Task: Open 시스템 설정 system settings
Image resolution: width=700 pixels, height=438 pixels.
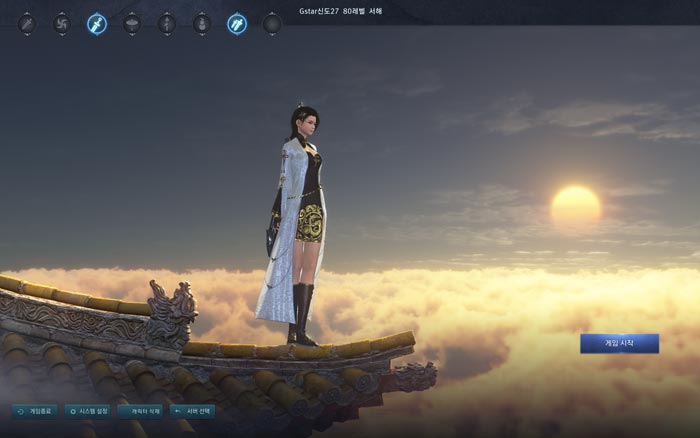Action: (x=87, y=411)
